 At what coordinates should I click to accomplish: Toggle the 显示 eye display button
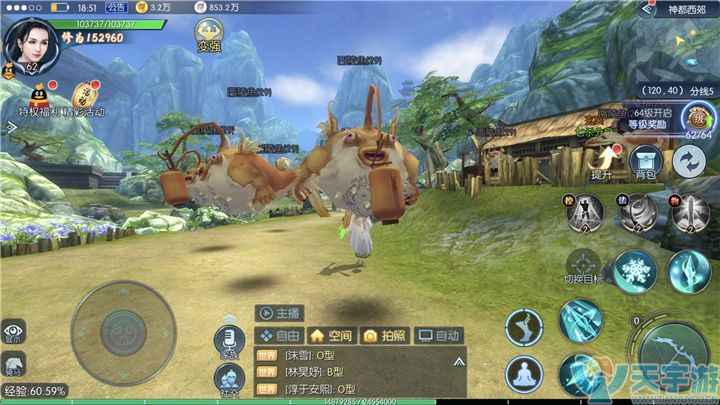coord(13,331)
